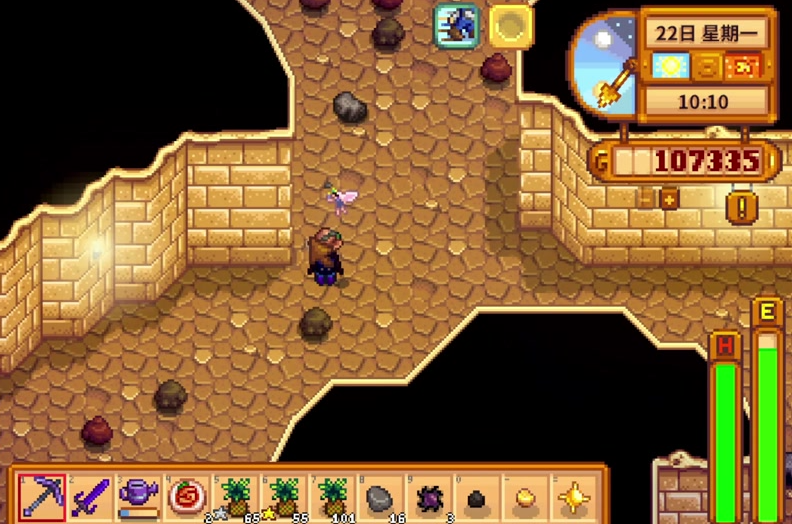The image size is (792, 524).
Task: Select the yellow sparkle star item
Action: 573,495
